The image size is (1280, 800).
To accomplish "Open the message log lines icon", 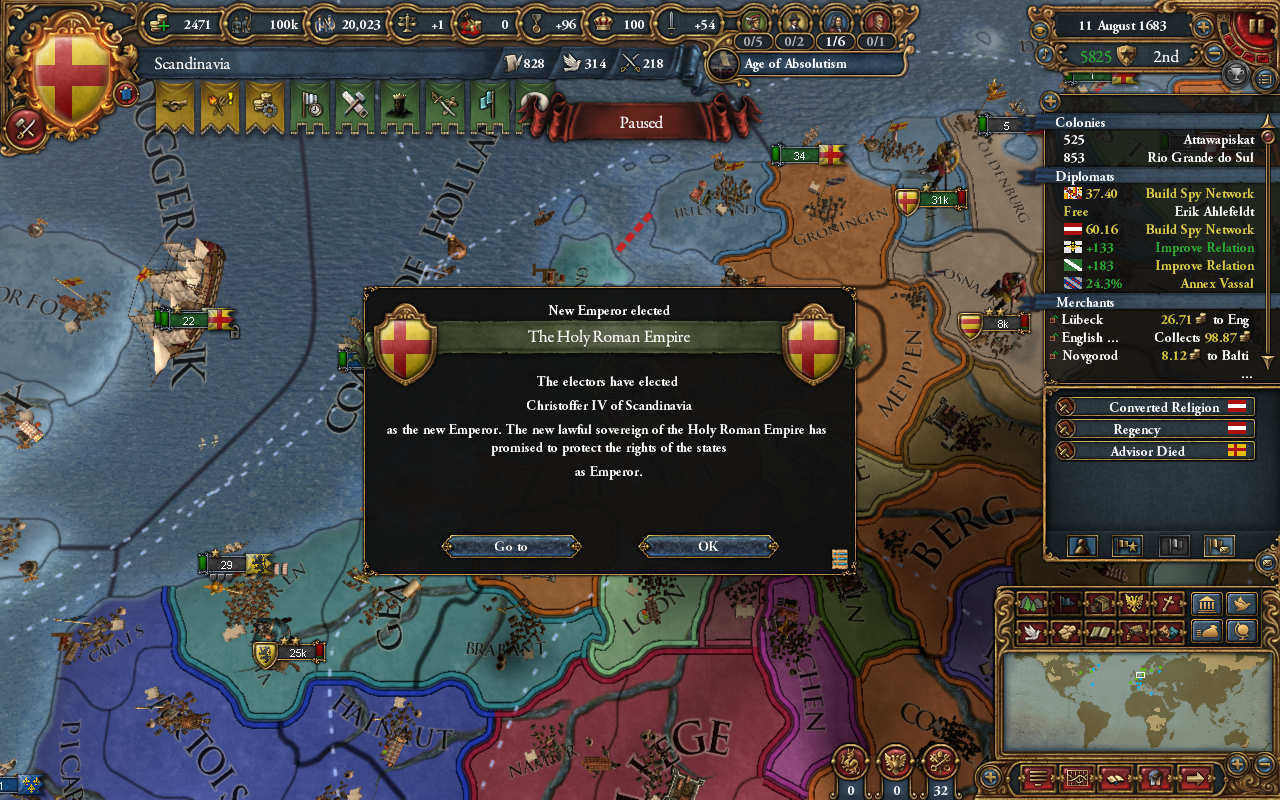I will coord(1037,778).
